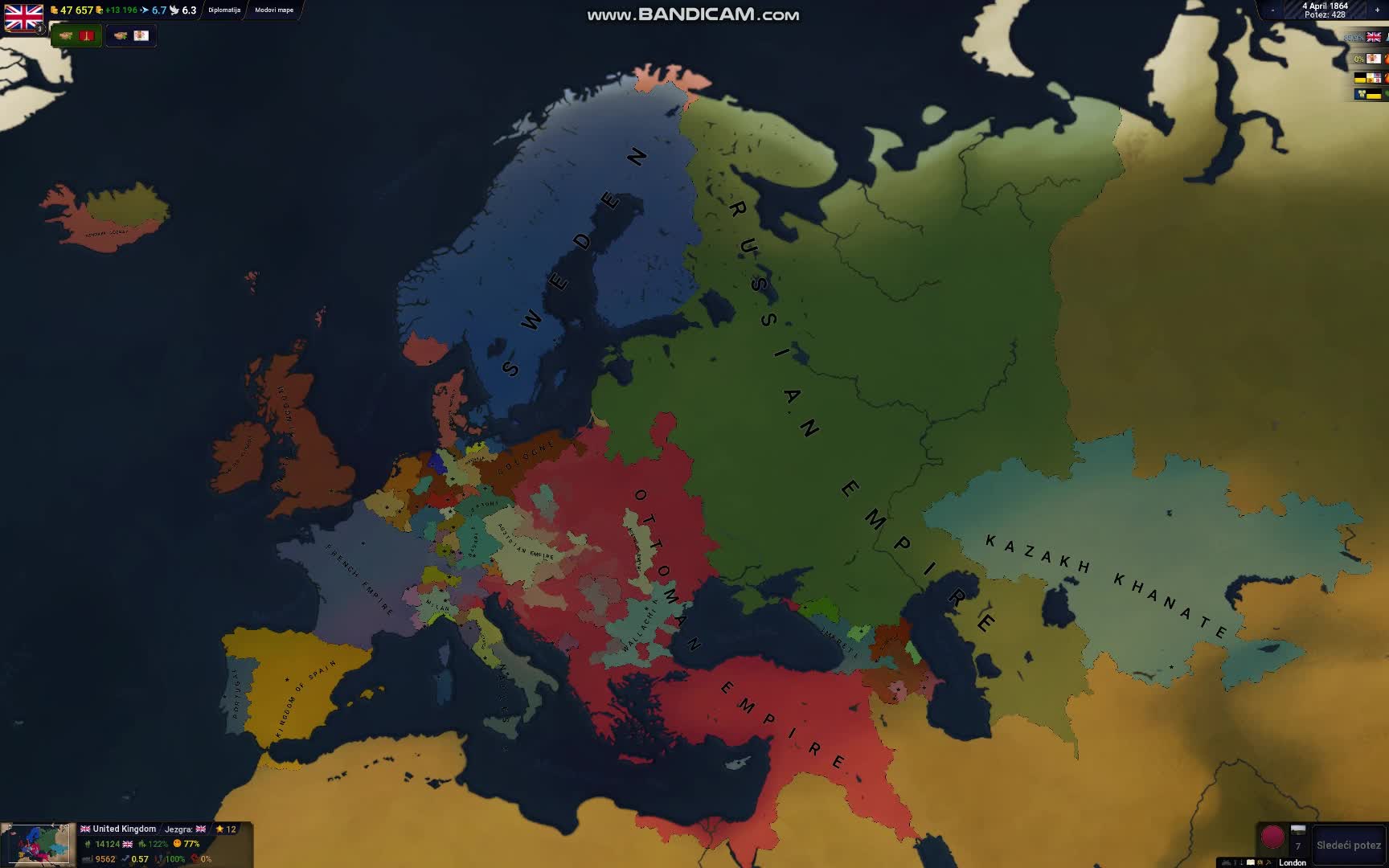The width and height of the screenshot is (1389, 868).
Task: Click the Jezgra core flag in bottom panel
Action: pyautogui.click(x=200, y=829)
